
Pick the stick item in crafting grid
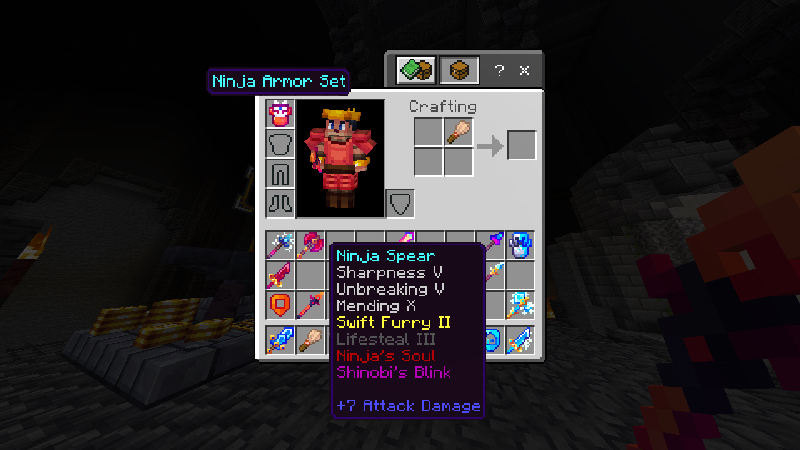tap(459, 131)
